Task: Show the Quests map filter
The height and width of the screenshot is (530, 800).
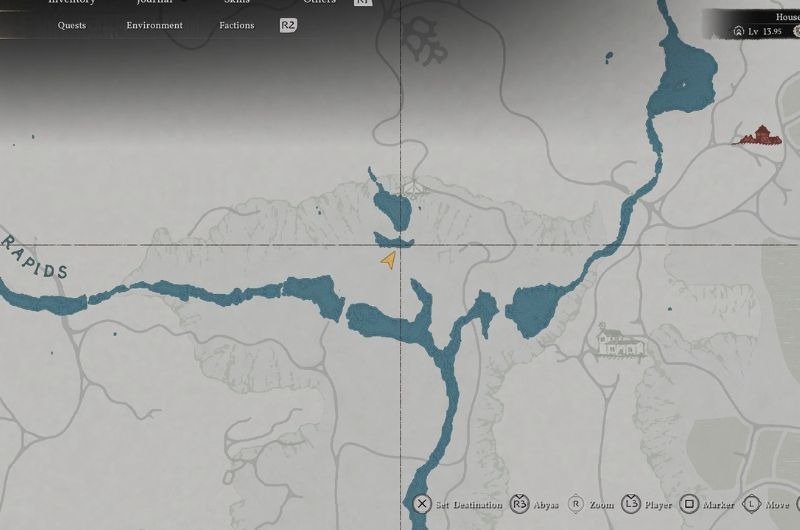Action: 72,25
